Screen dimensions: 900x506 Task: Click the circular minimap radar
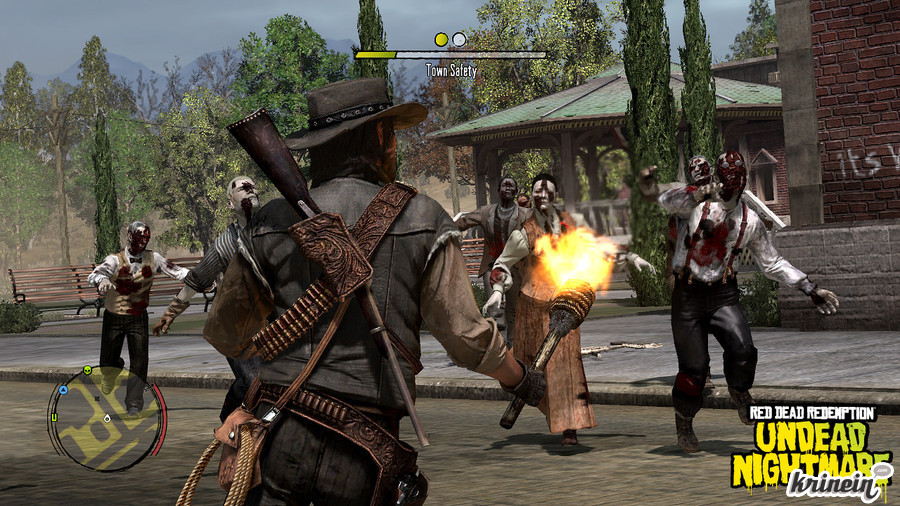pyautogui.click(x=105, y=418)
